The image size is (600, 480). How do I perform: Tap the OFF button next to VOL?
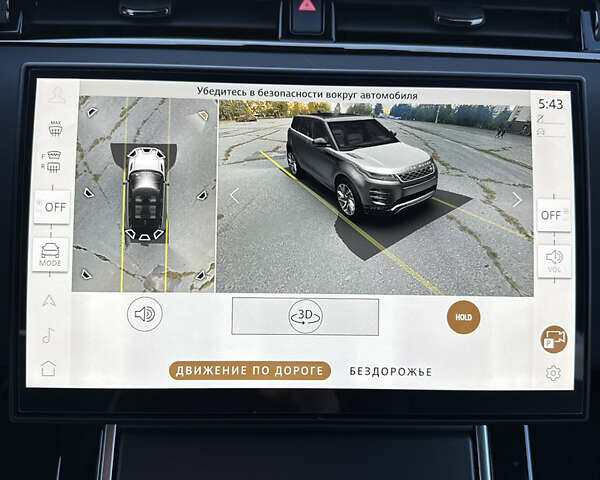tap(552, 215)
